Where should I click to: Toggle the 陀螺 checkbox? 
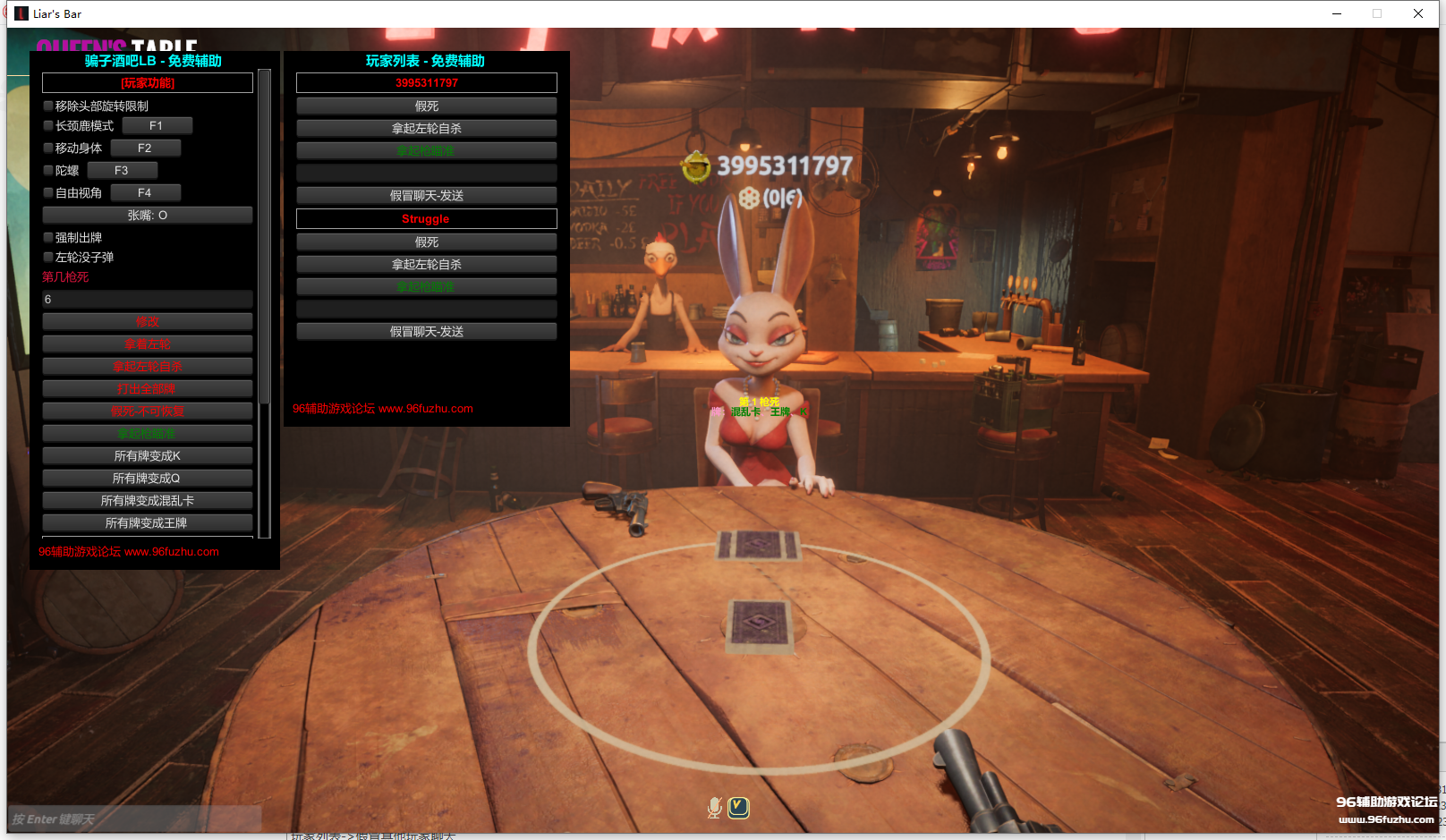(x=48, y=171)
